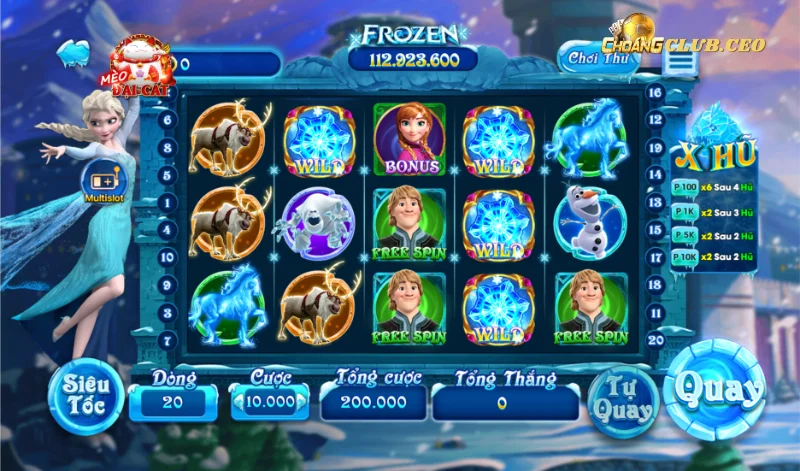Image resolution: width=800 pixels, height=471 pixels.
Task: Open the Dòng paylines selector showing 20
Action: click(173, 402)
